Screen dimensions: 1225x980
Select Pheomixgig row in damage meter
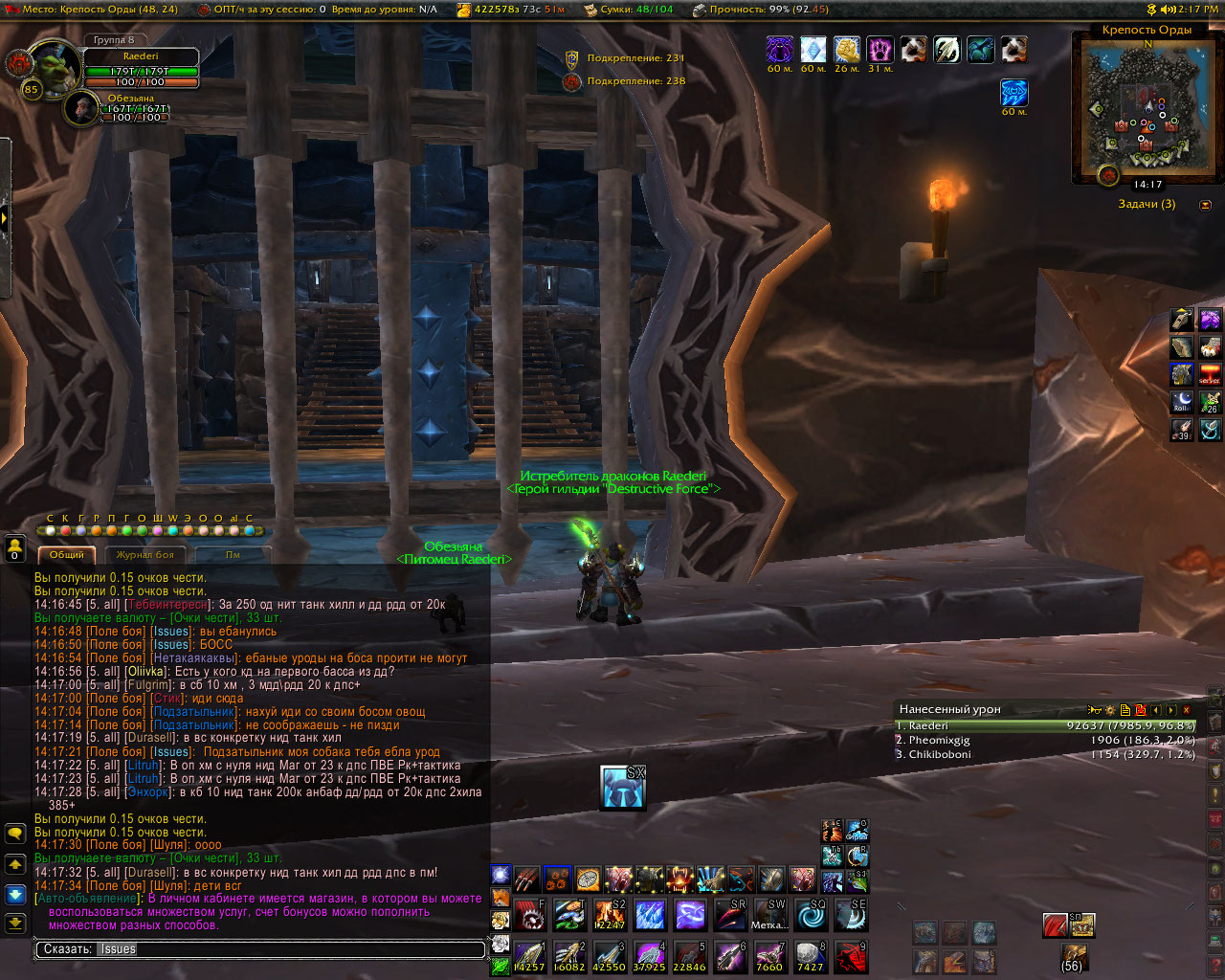coord(1045,740)
